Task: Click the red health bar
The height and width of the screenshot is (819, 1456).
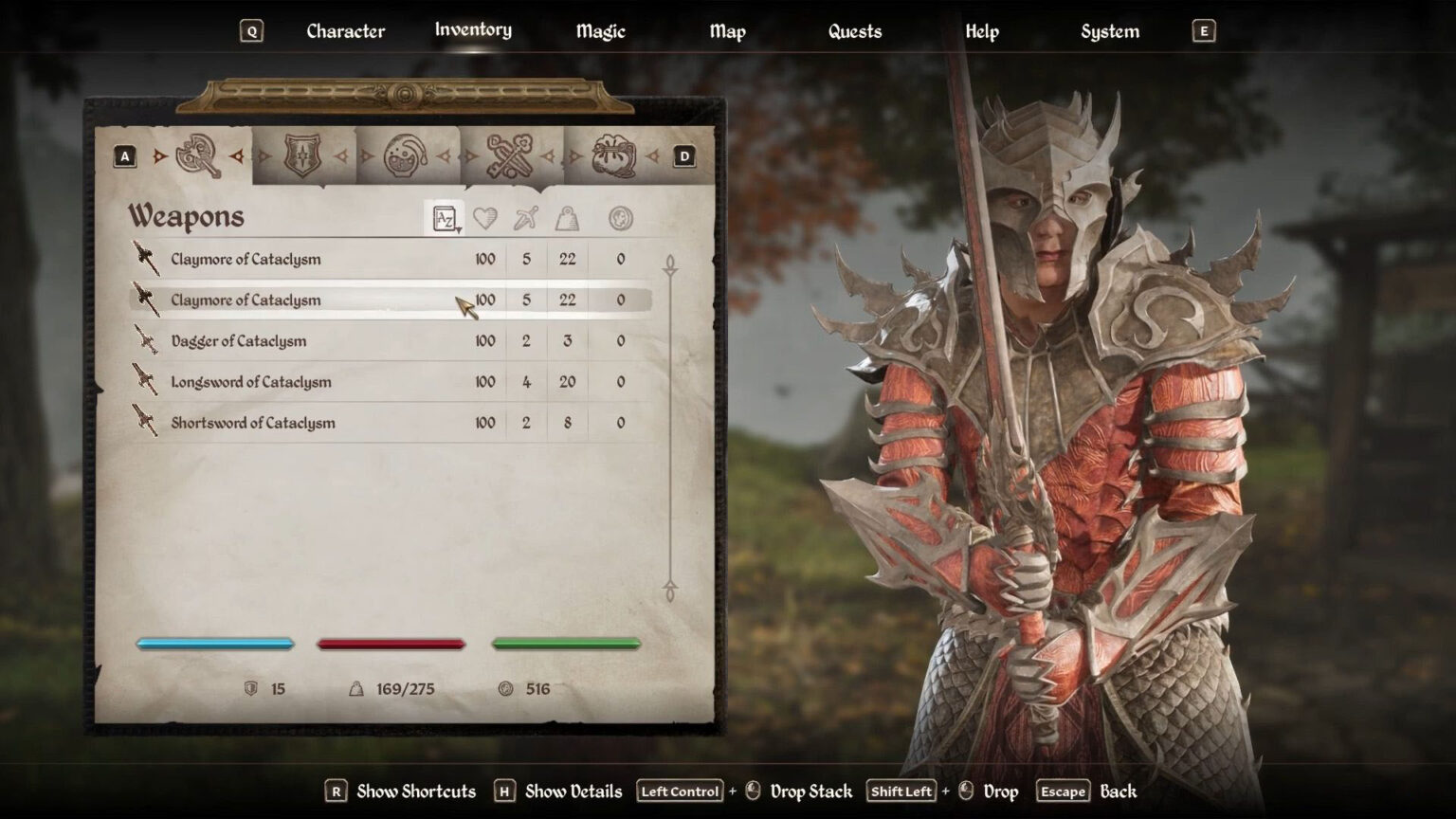Action: 391,644
